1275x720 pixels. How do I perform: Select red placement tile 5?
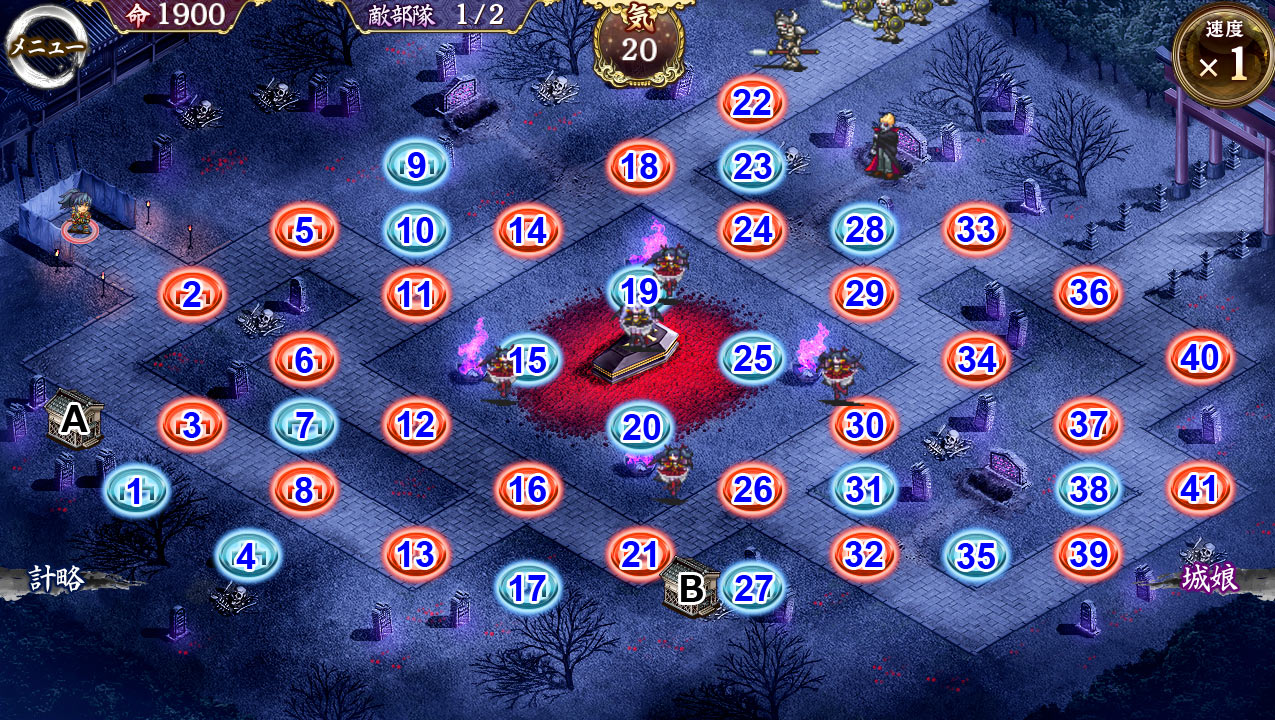point(304,231)
